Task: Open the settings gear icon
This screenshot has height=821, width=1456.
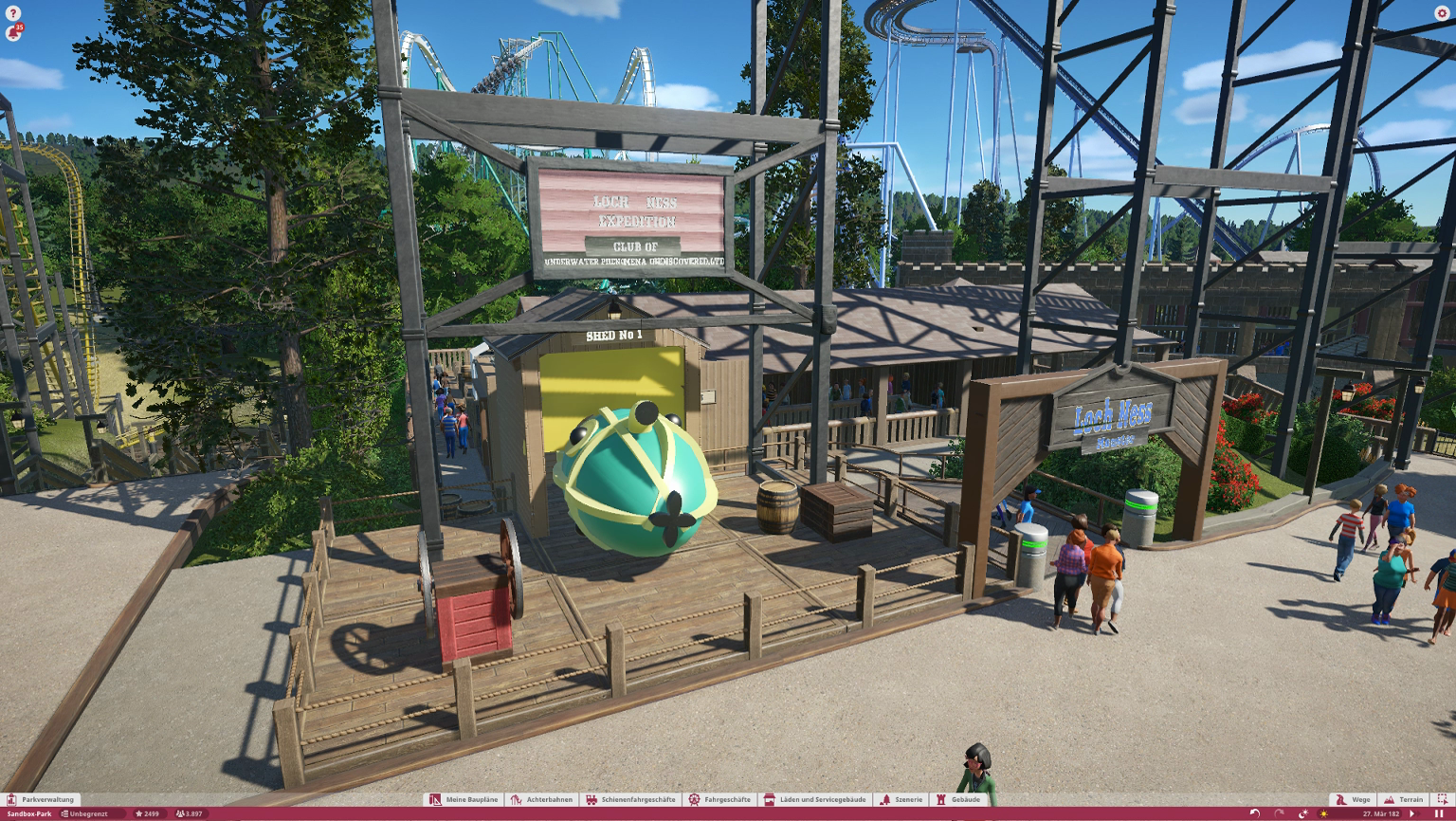Action: click(x=1442, y=13)
